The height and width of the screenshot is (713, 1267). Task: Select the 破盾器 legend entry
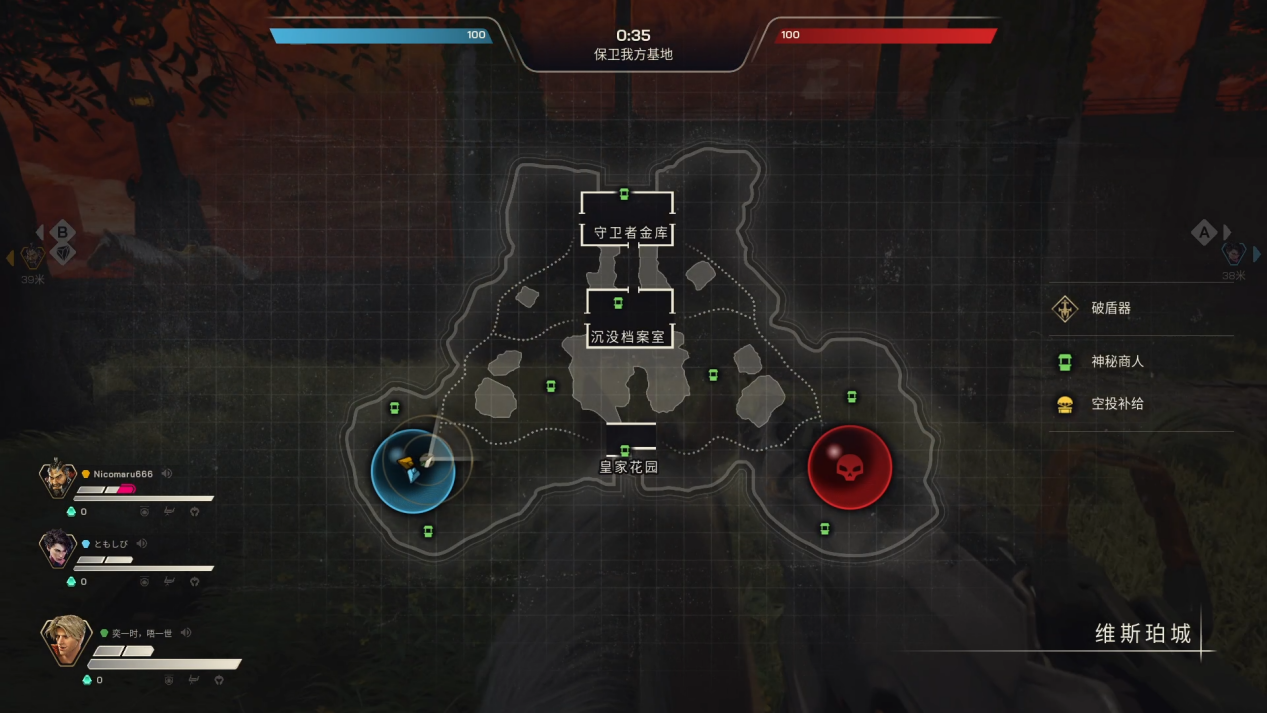1110,308
